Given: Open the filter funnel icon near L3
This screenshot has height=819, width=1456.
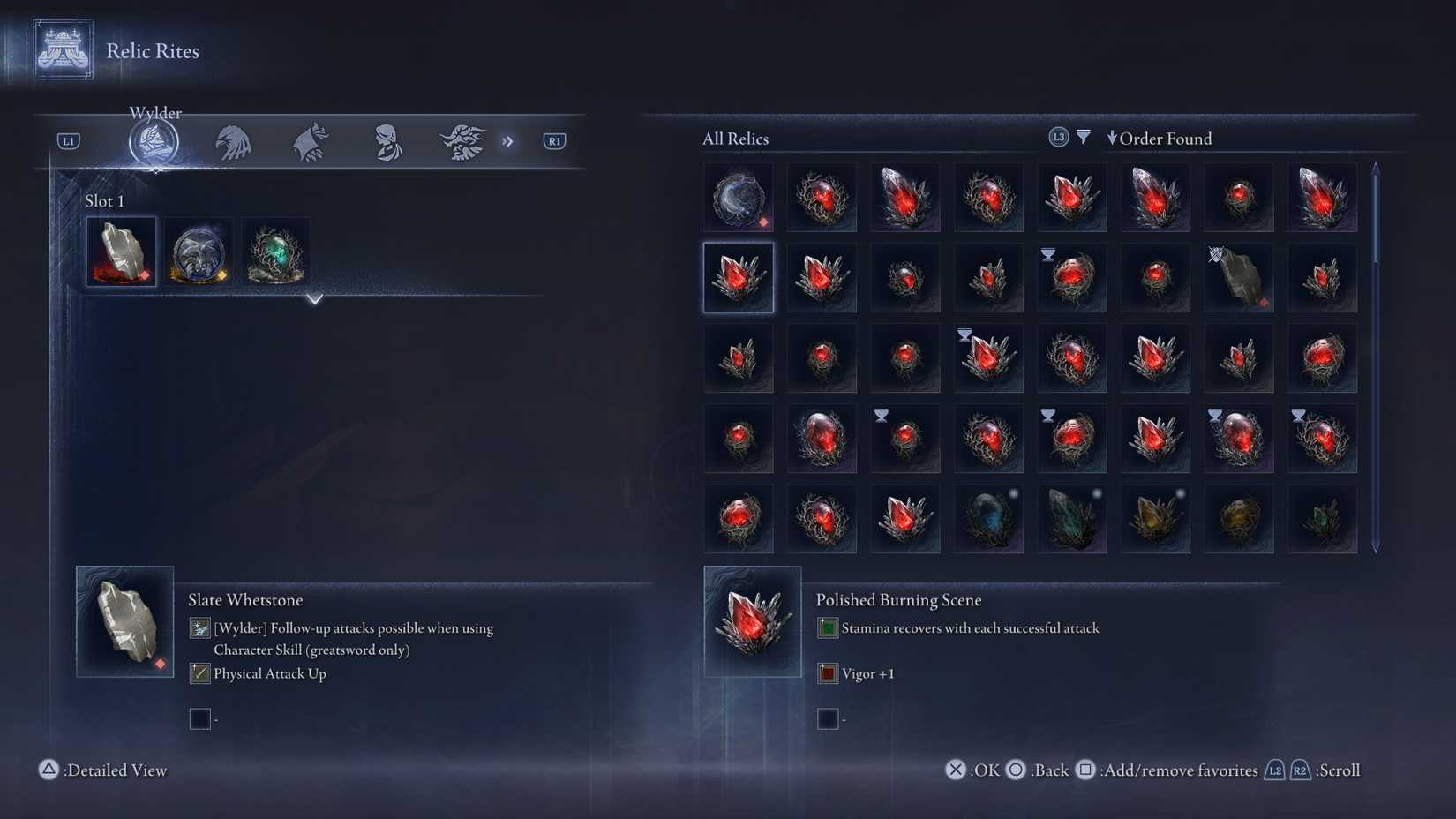Looking at the screenshot, I should [x=1083, y=137].
